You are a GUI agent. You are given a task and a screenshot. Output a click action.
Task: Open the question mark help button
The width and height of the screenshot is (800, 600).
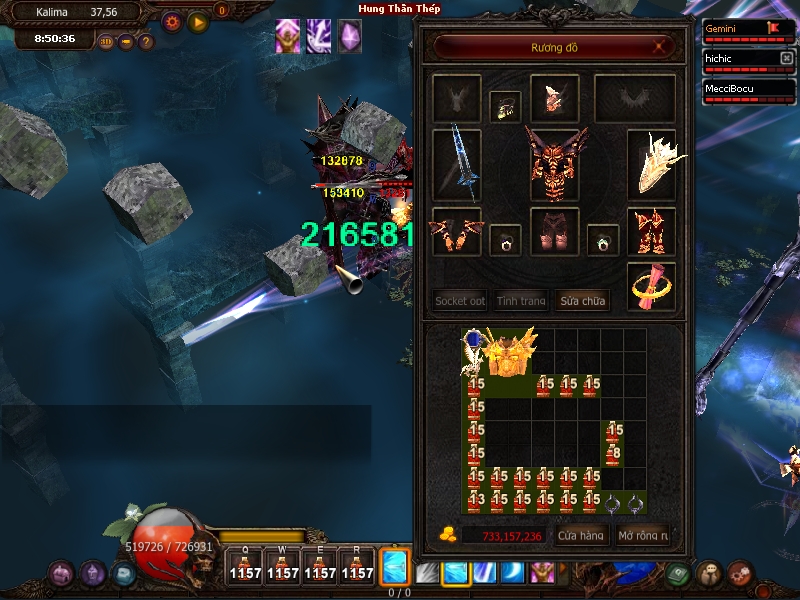pos(146,42)
